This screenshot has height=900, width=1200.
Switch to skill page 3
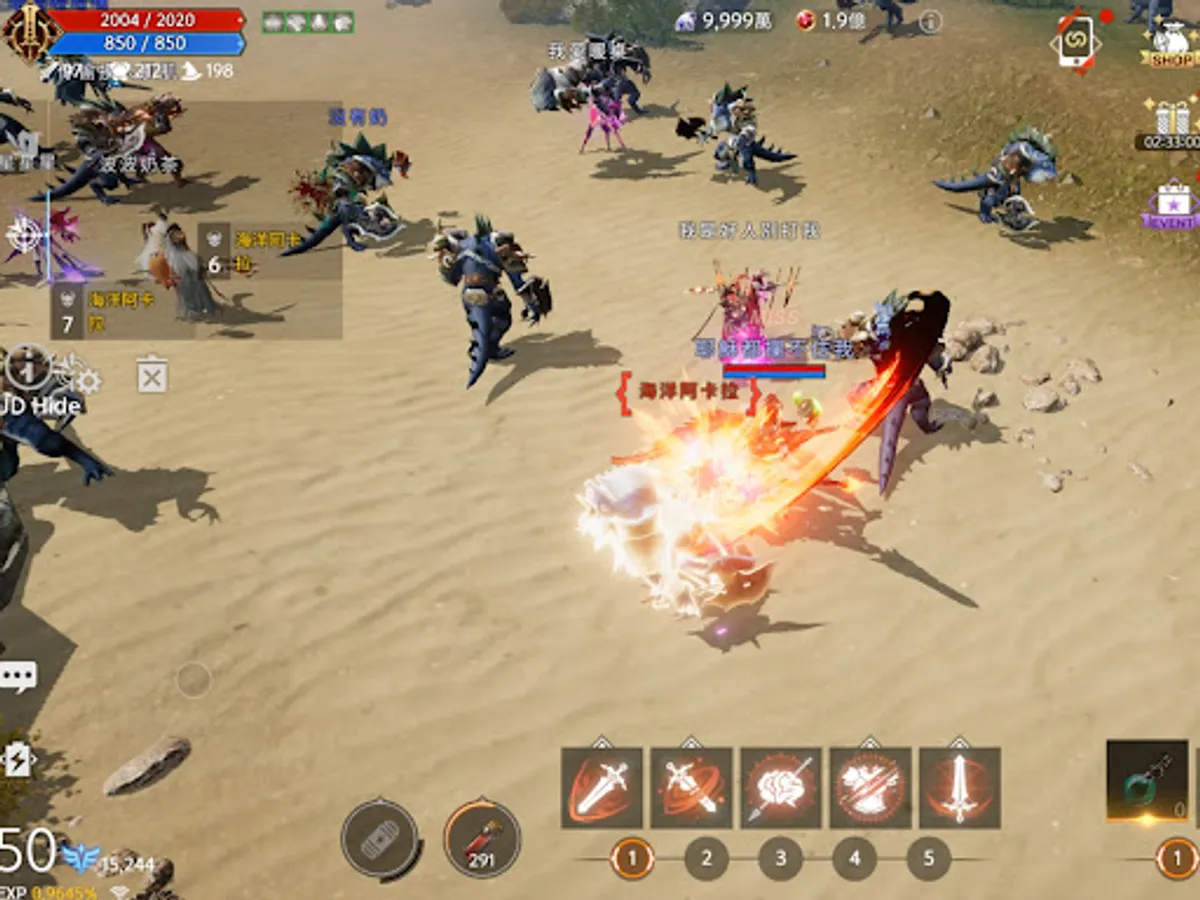point(781,858)
